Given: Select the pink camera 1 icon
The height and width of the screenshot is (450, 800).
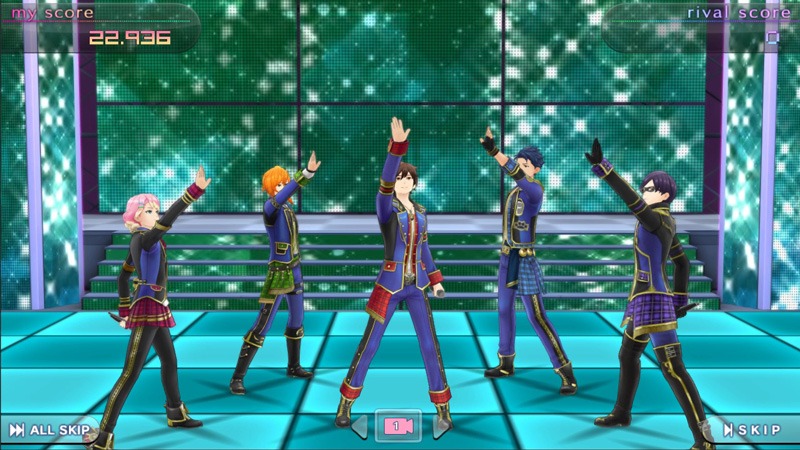Looking at the screenshot, I should (398, 427).
